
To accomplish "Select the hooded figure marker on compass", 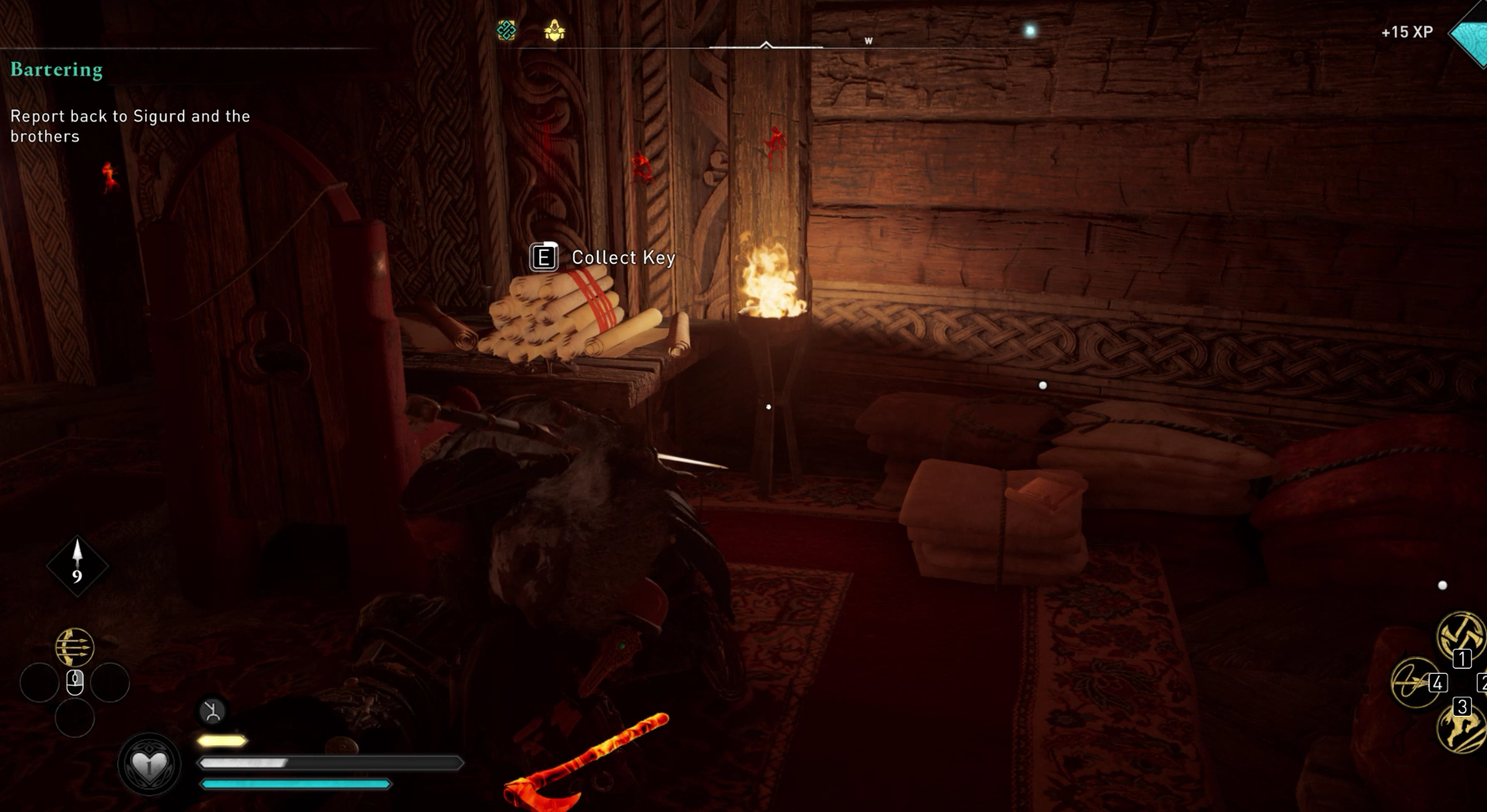I will coord(554,31).
